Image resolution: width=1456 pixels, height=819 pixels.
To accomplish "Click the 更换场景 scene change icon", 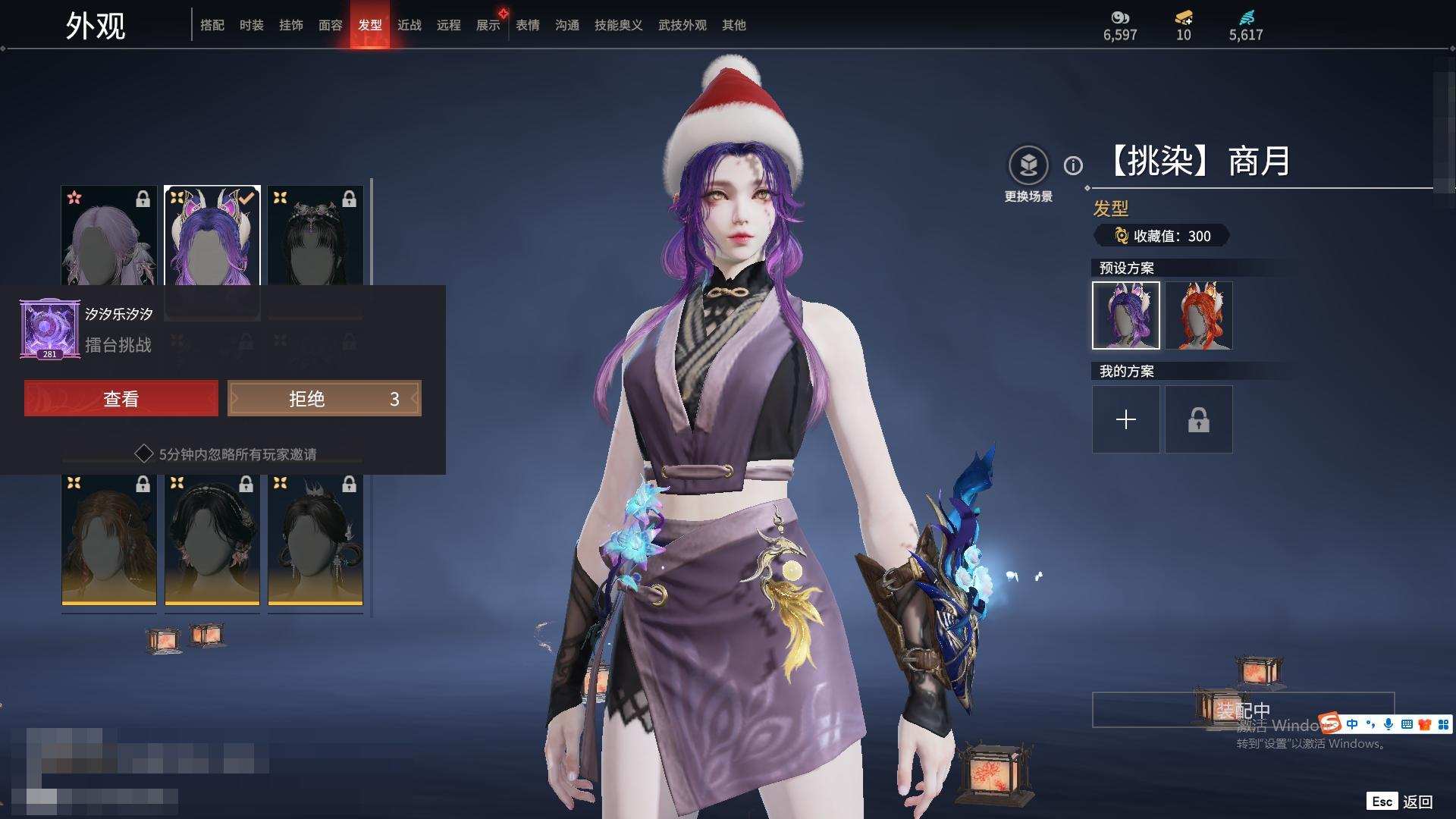I will point(1028,165).
